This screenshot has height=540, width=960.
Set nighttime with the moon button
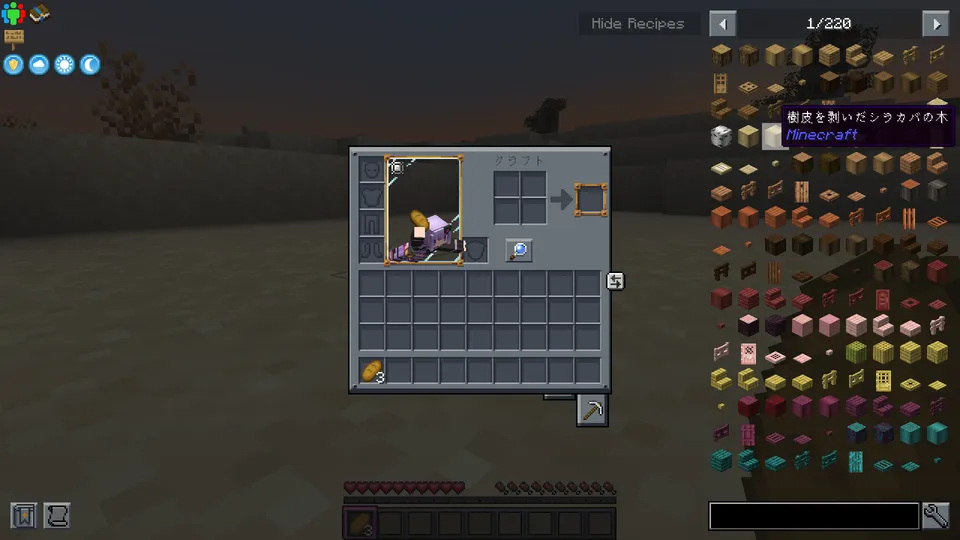pyautogui.click(x=90, y=65)
